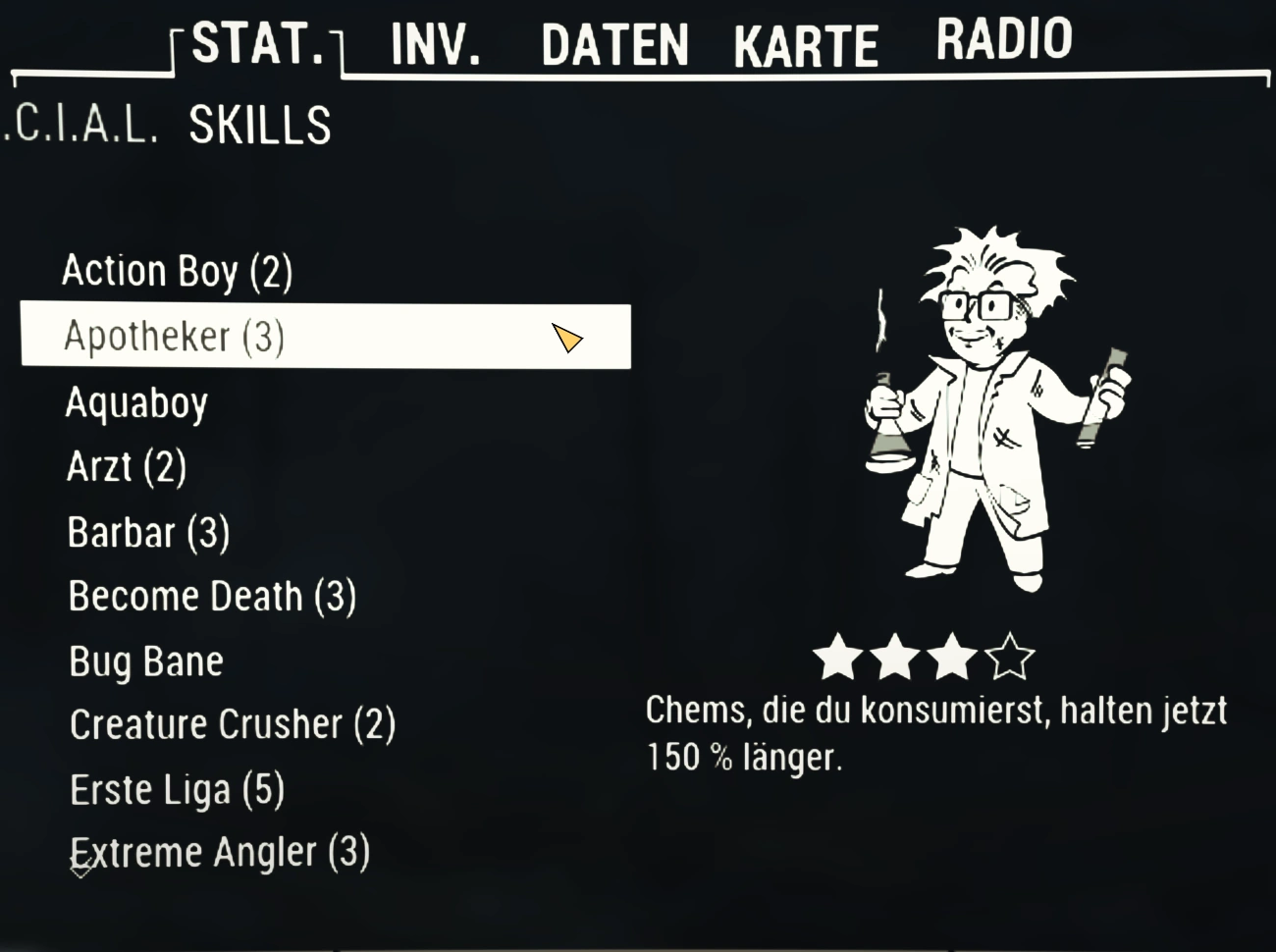The width and height of the screenshot is (1276, 952).
Task: Select the Creature Crusher perk
Action: click(233, 725)
